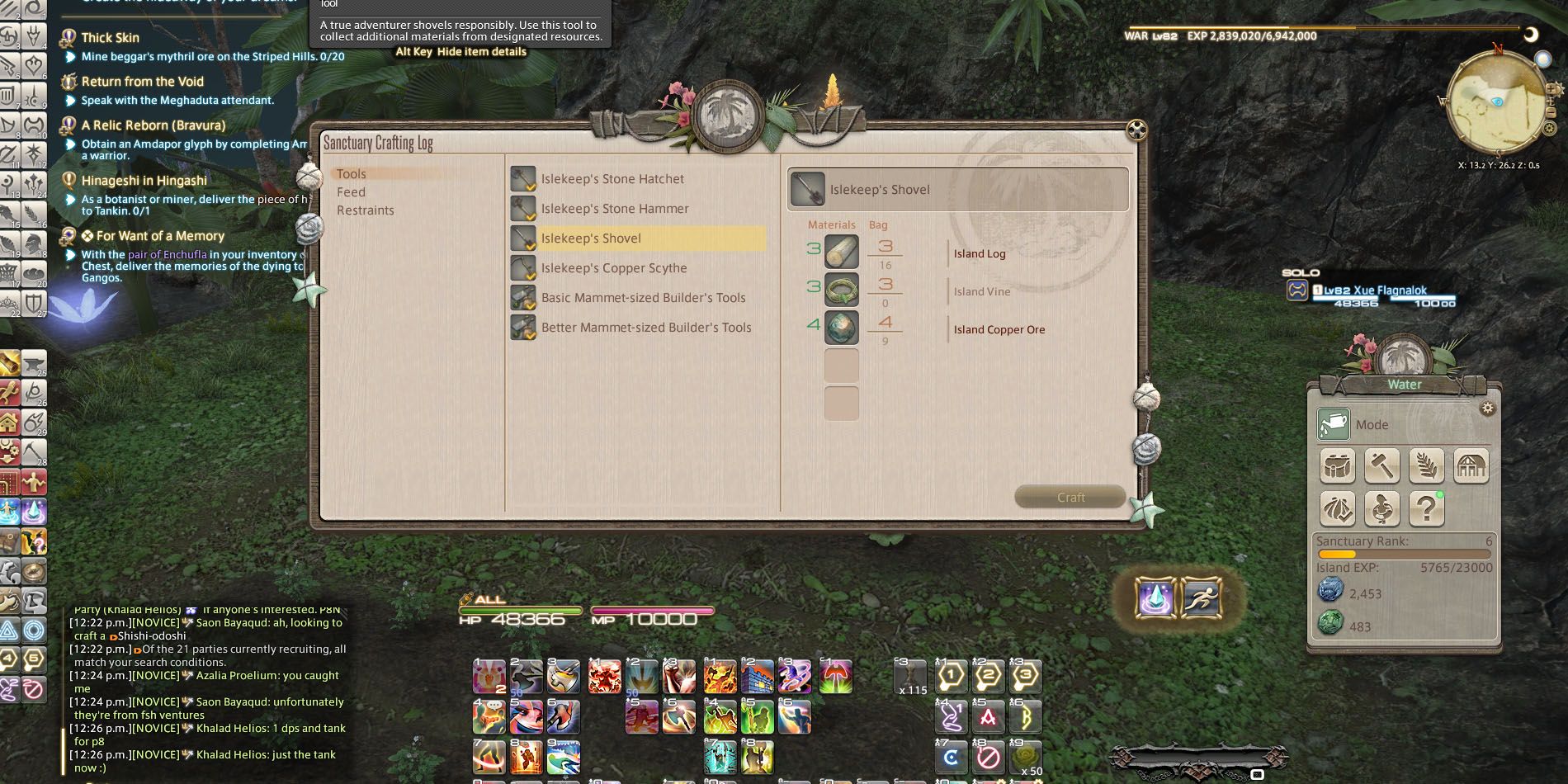Open the Isleventory bag icon
This screenshot has width=1568, height=784.
pos(1337,465)
